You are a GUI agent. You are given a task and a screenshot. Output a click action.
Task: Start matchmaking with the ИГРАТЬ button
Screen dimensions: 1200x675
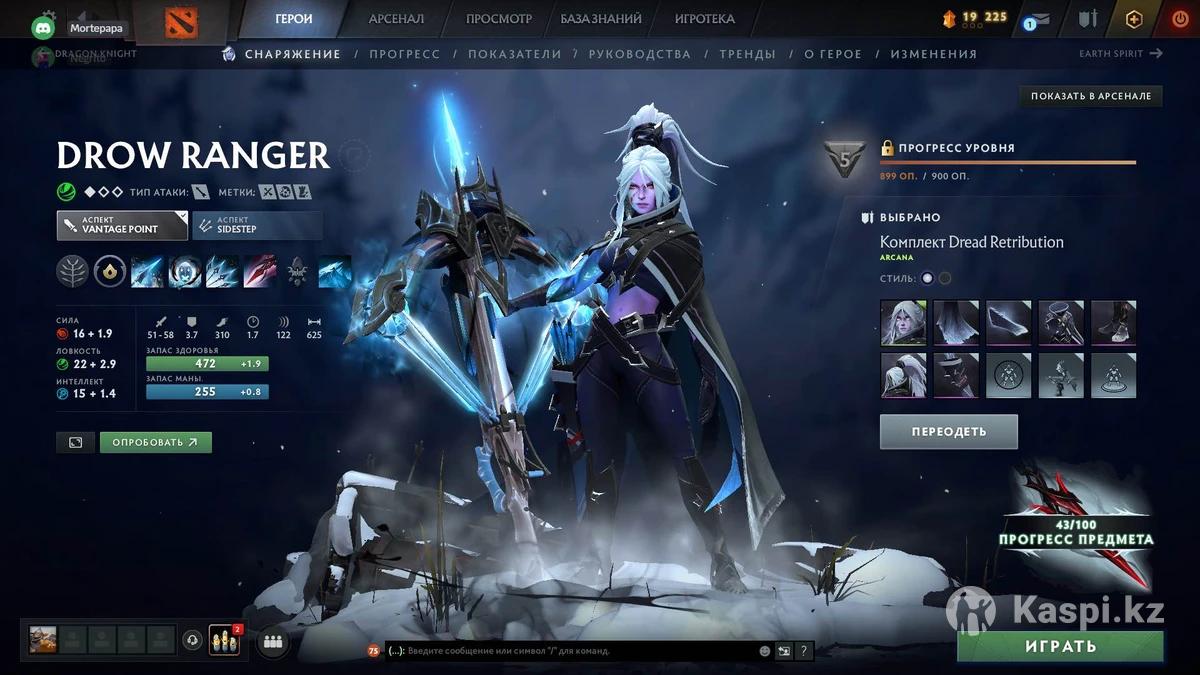click(1060, 647)
